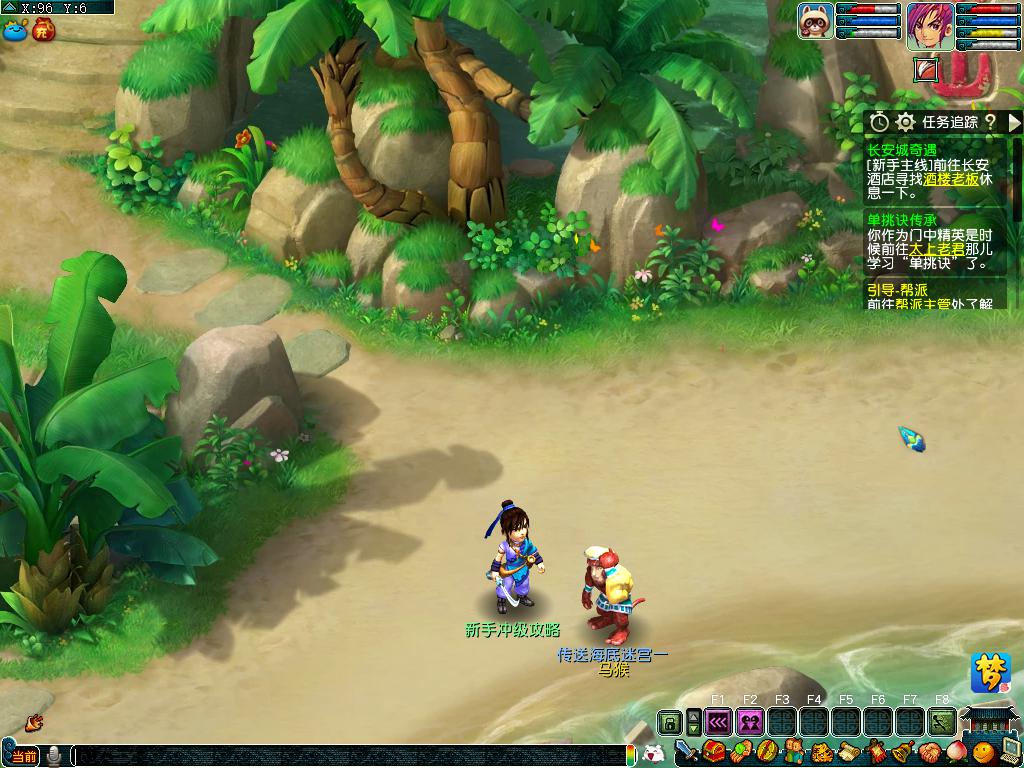The image size is (1024, 768).
Task: Open the computer system menu icon
Action: pyautogui.click(x=1010, y=752)
